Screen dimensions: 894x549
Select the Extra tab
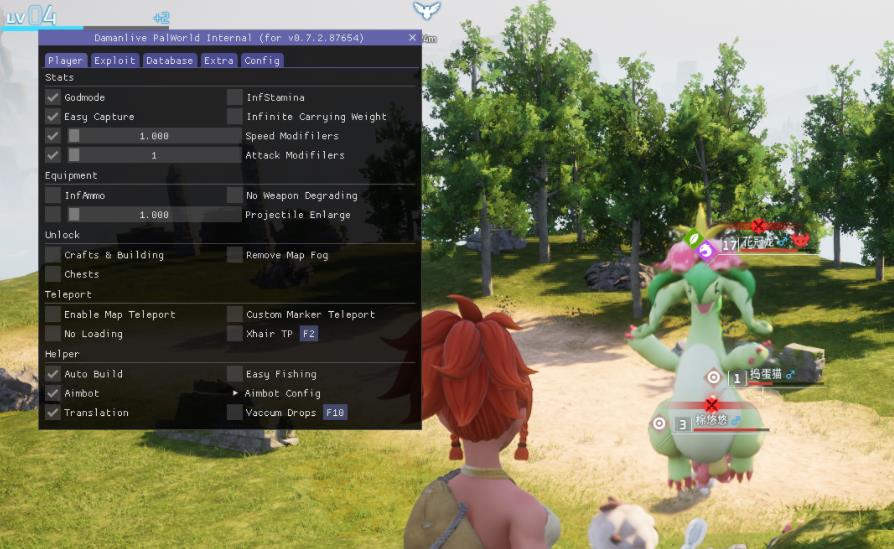click(218, 60)
